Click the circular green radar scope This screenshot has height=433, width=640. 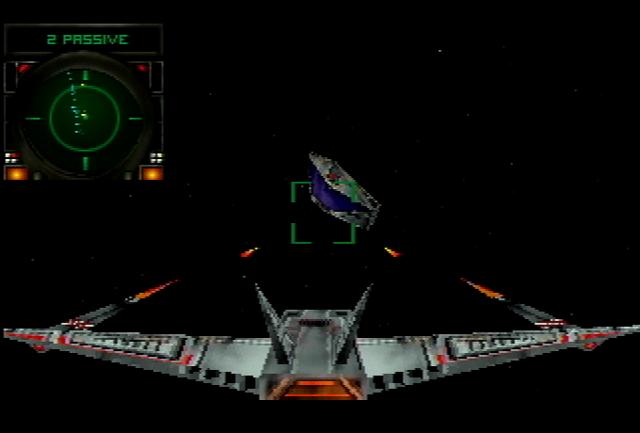click(x=84, y=117)
